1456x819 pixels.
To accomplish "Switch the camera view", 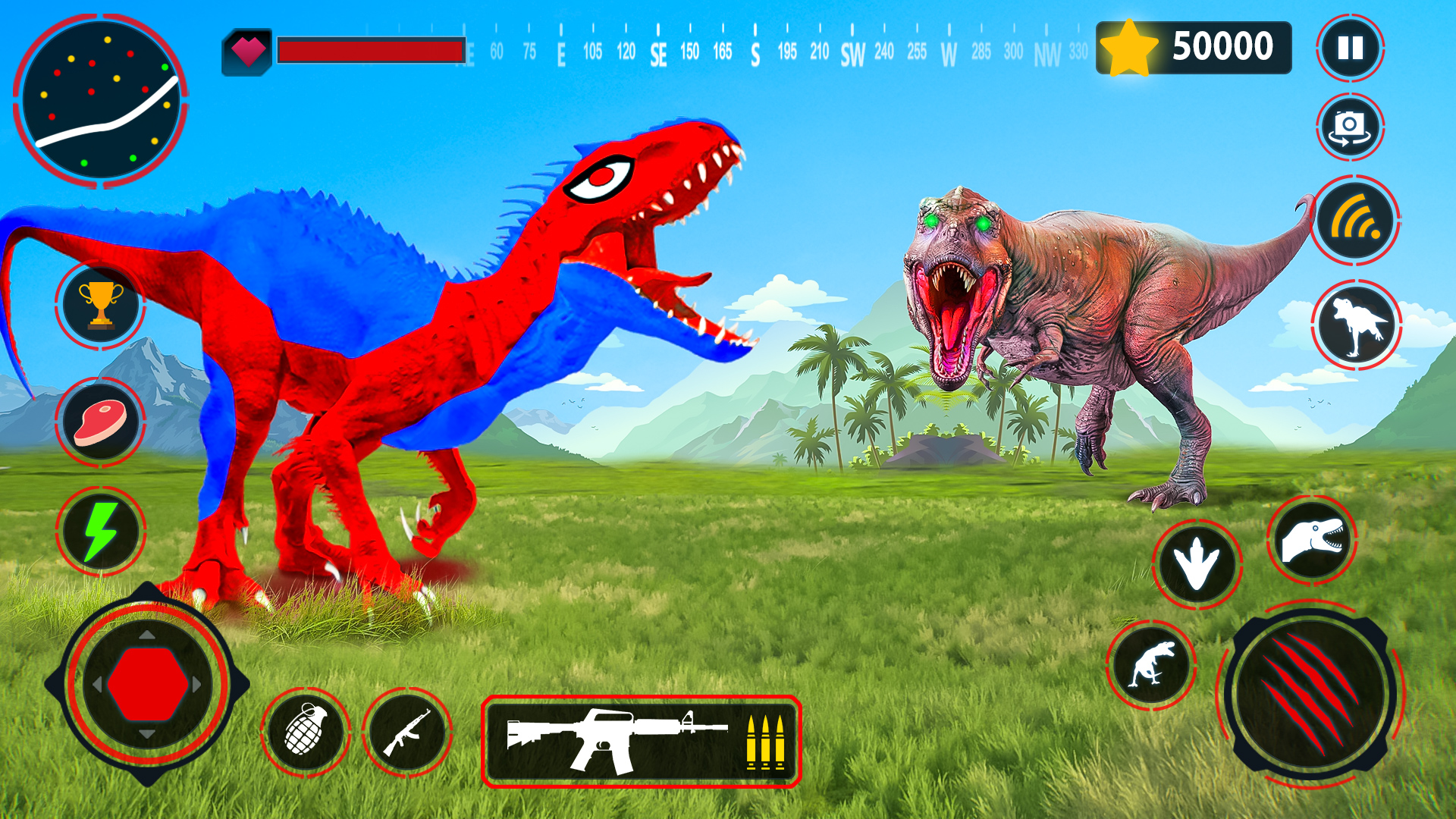I will click(1350, 127).
